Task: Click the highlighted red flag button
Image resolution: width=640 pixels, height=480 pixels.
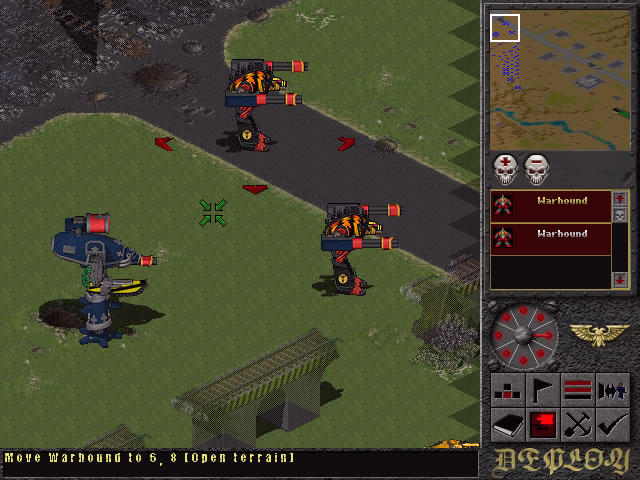Action: coord(543,423)
